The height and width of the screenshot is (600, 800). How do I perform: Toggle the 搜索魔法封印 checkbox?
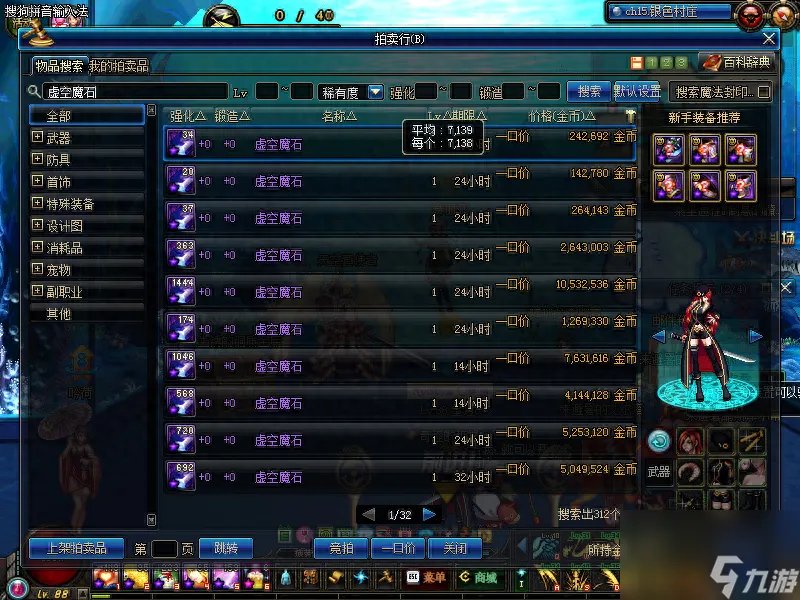[x=764, y=92]
